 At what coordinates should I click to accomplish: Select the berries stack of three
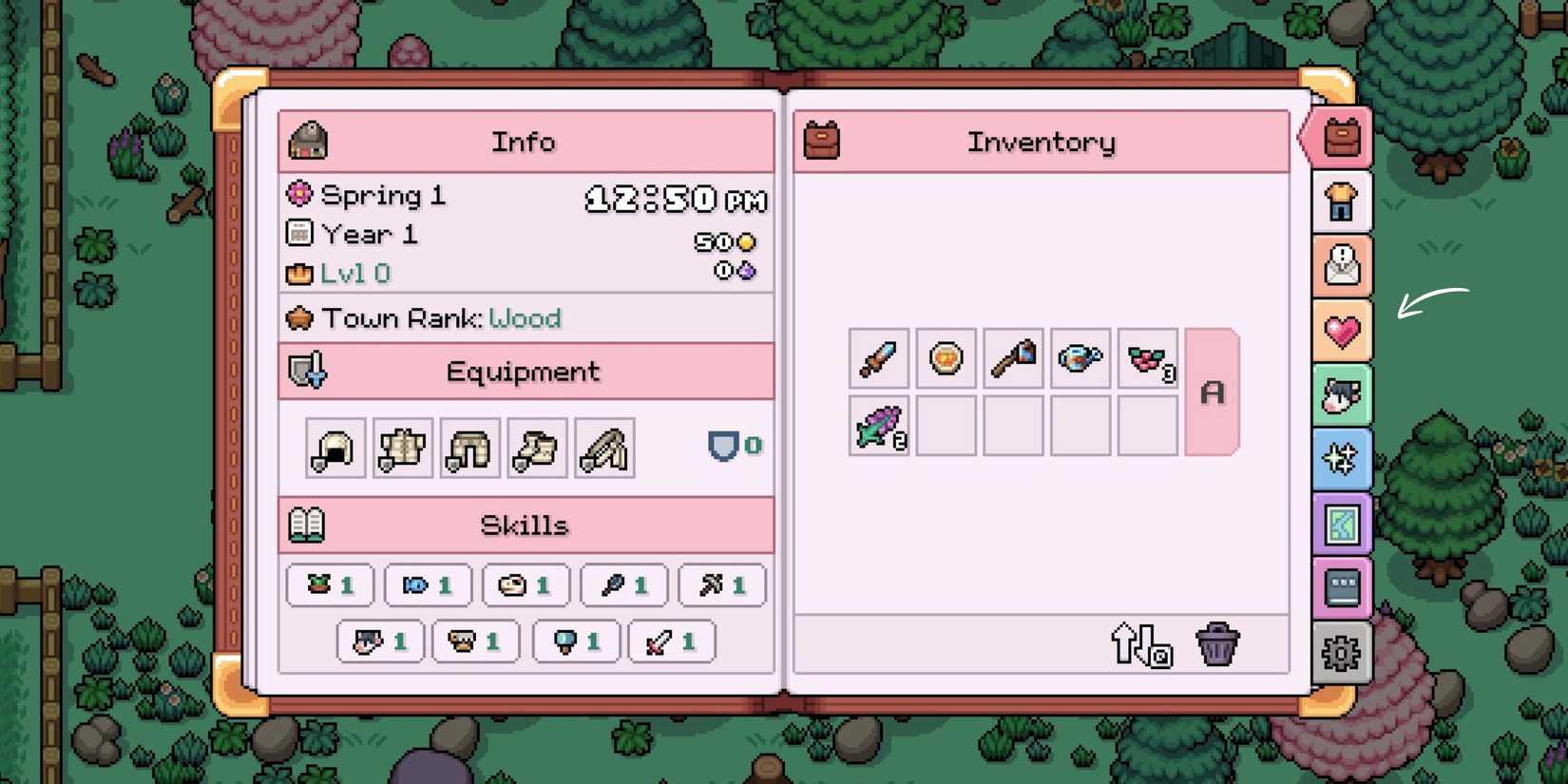coord(1146,359)
